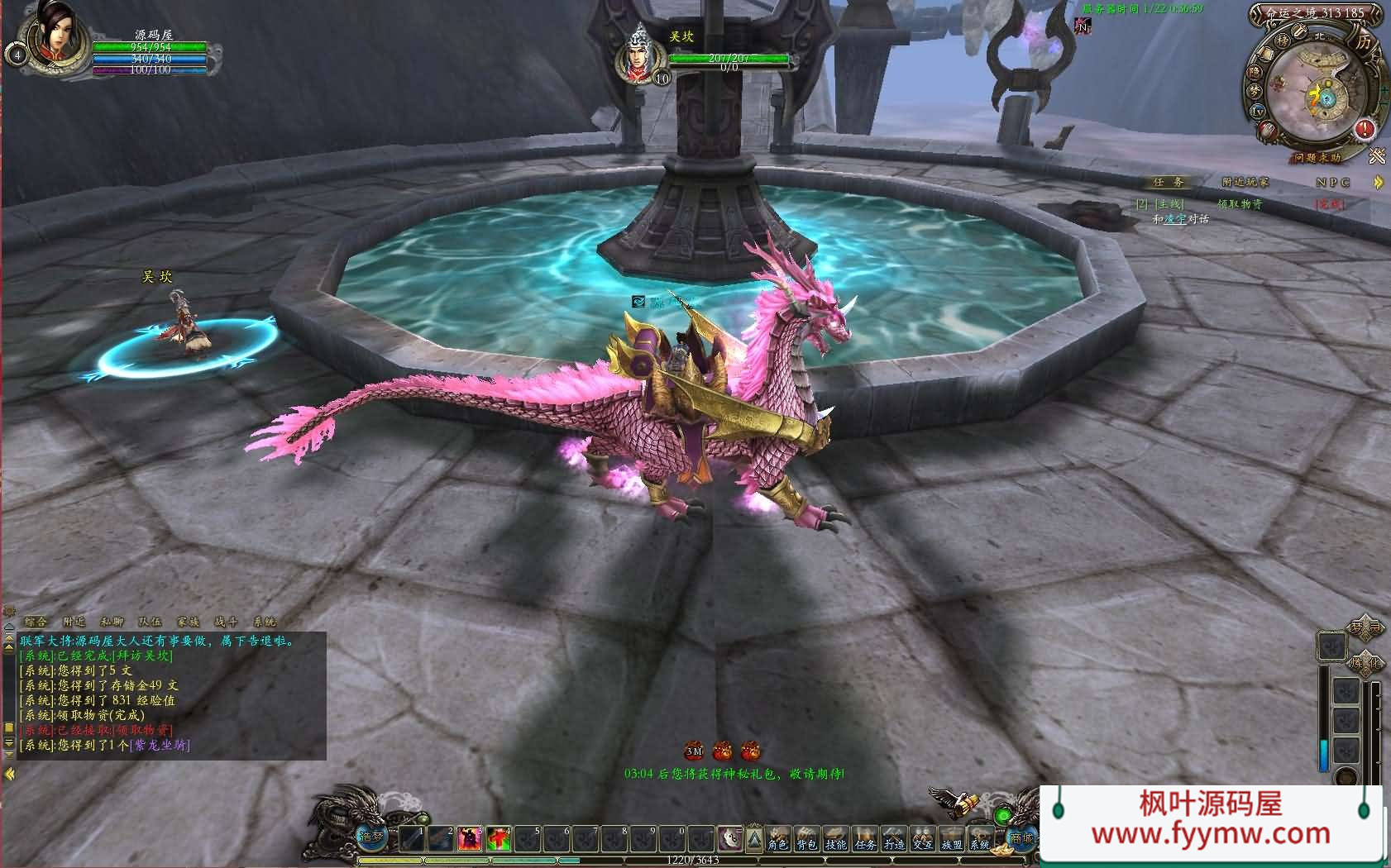
Task: Click the red exclamation alert on minimap
Action: click(x=1363, y=129)
